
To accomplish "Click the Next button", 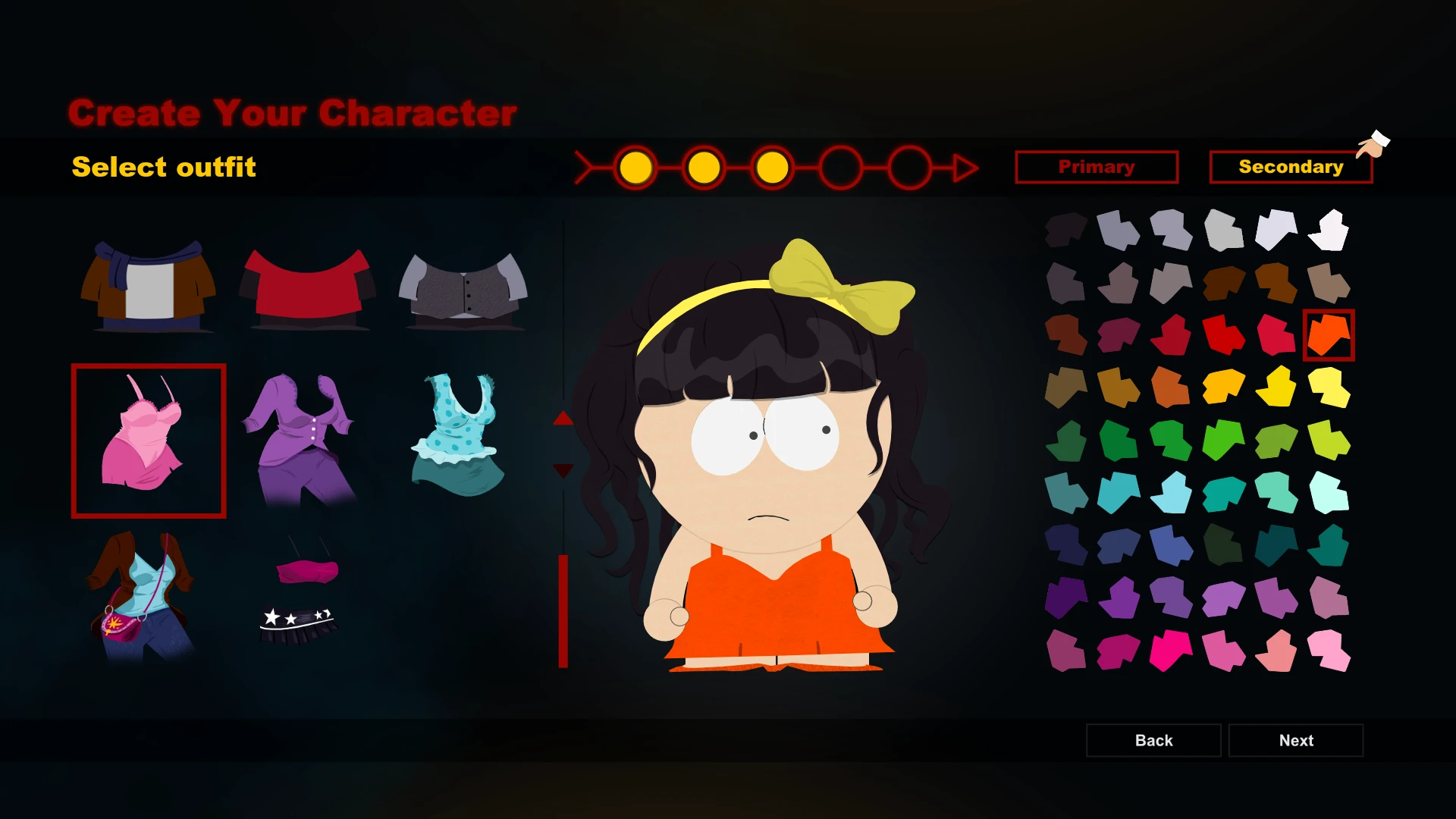I will click(1296, 740).
